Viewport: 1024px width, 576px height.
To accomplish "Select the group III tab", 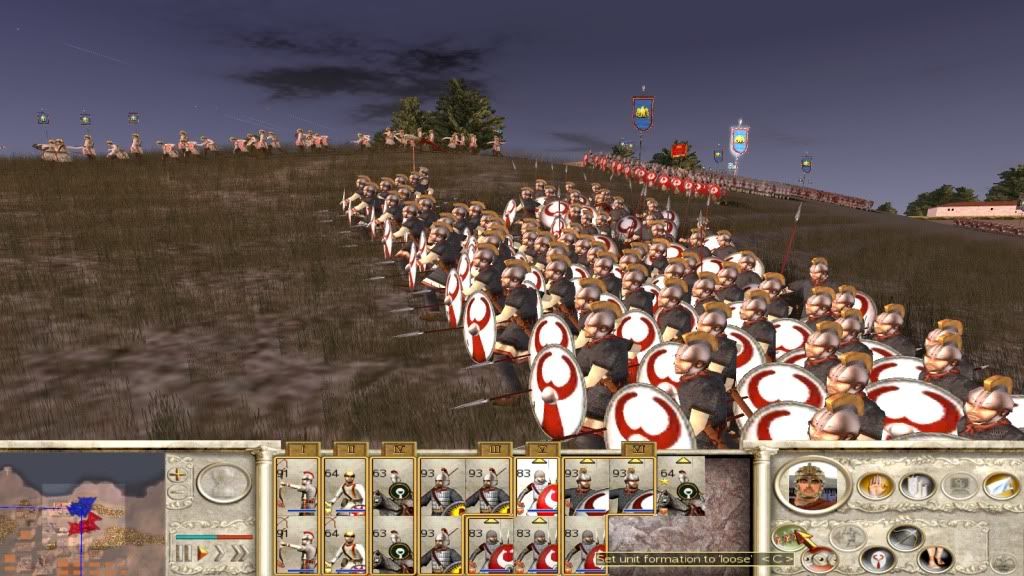I will click(494, 449).
